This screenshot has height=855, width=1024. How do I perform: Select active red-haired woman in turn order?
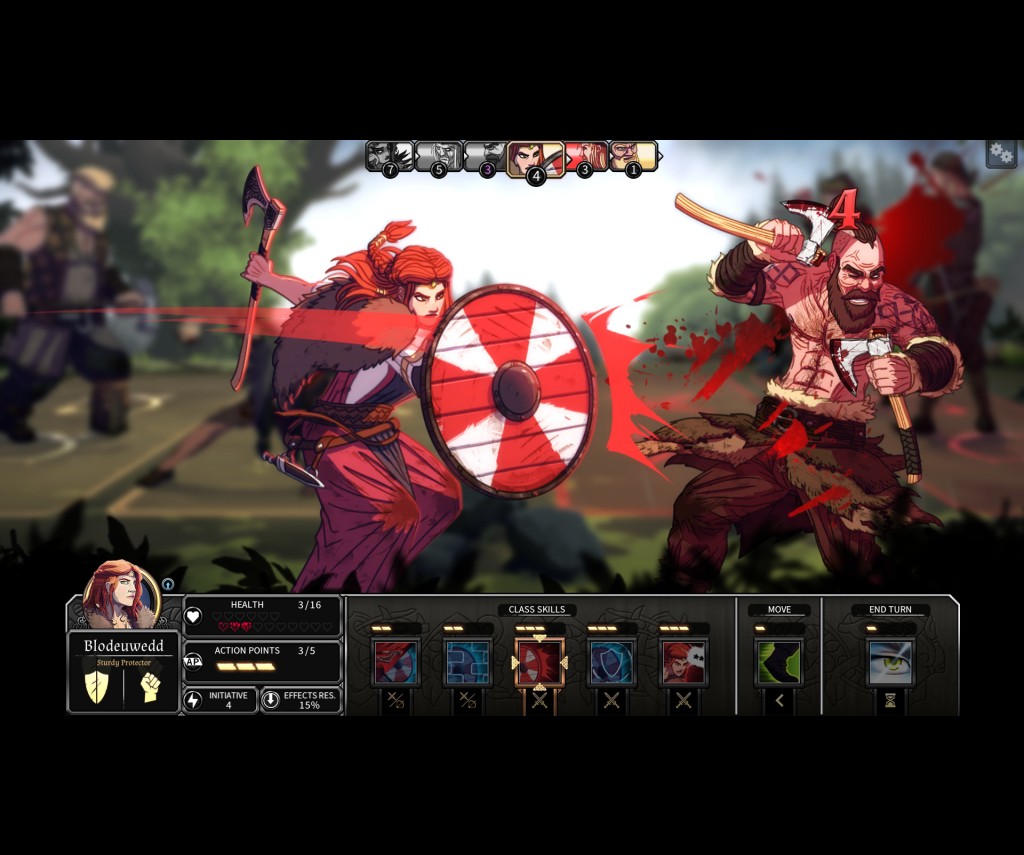click(x=534, y=158)
